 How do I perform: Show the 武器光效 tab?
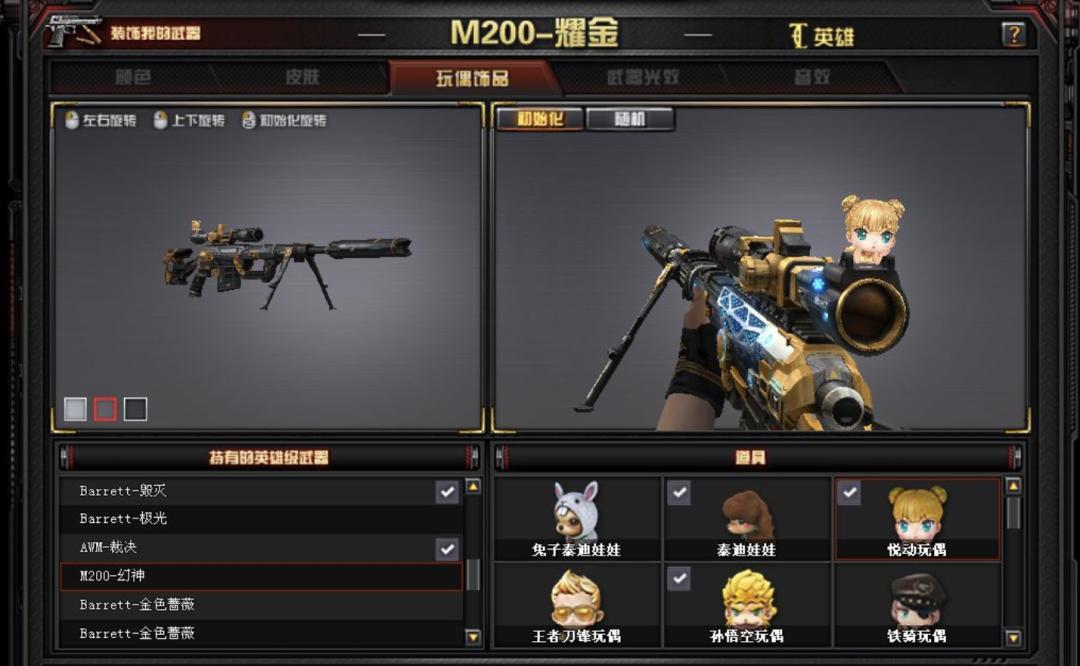click(642, 78)
